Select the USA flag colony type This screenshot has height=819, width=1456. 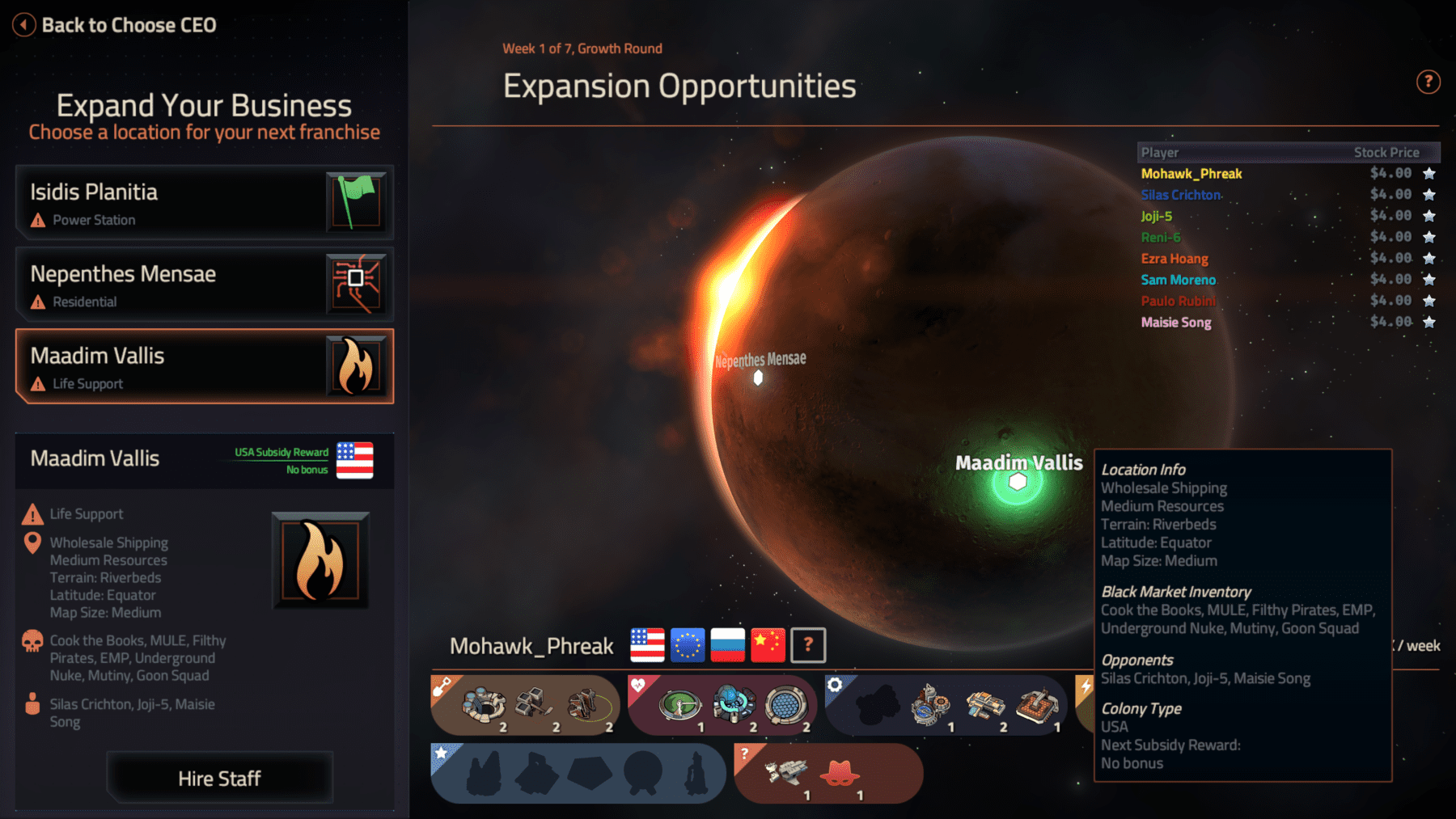point(647,645)
